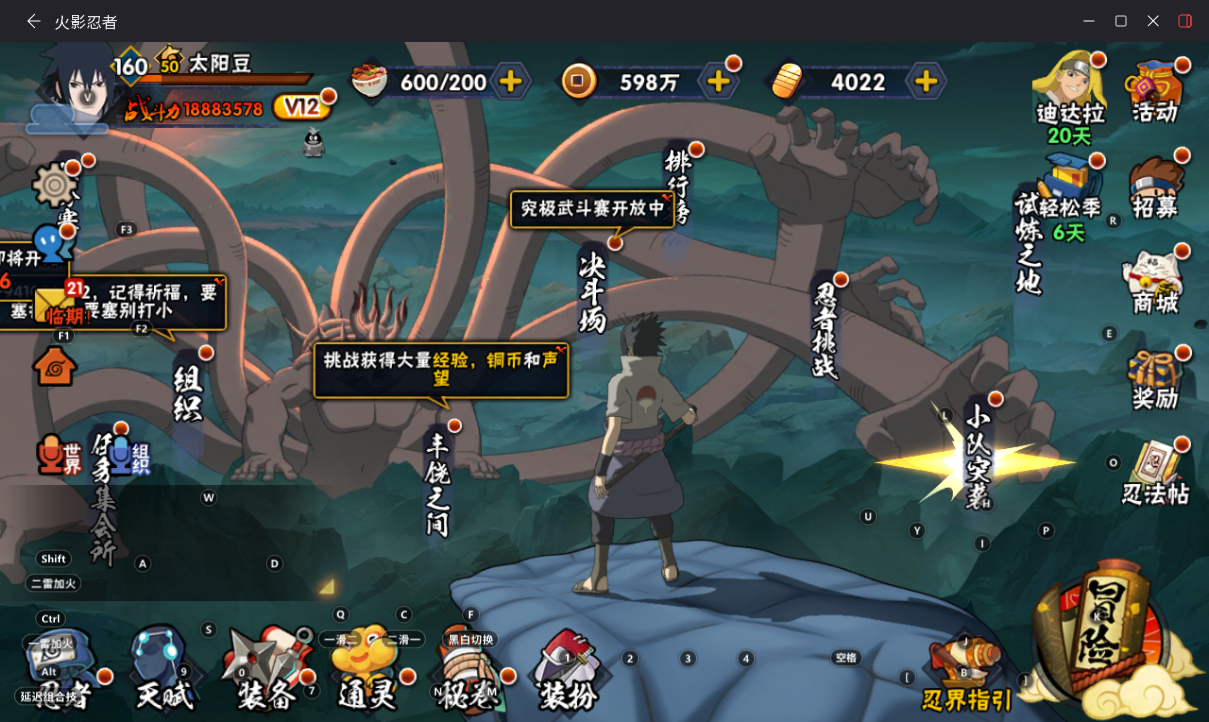Open the V12 VIP badge
Image resolution: width=1209 pixels, height=722 pixels.
(x=301, y=107)
